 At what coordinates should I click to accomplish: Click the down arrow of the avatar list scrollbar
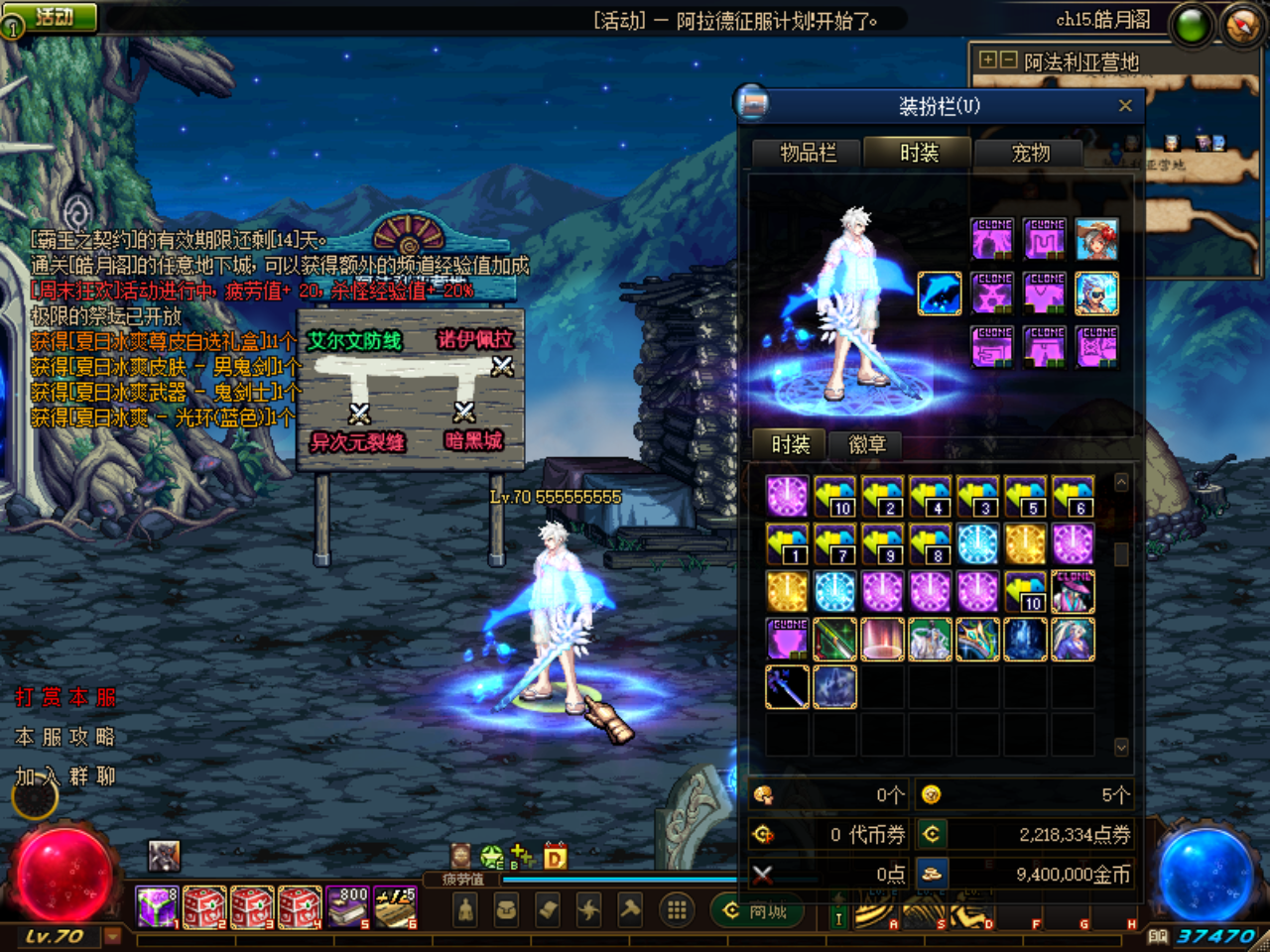[1120, 746]
